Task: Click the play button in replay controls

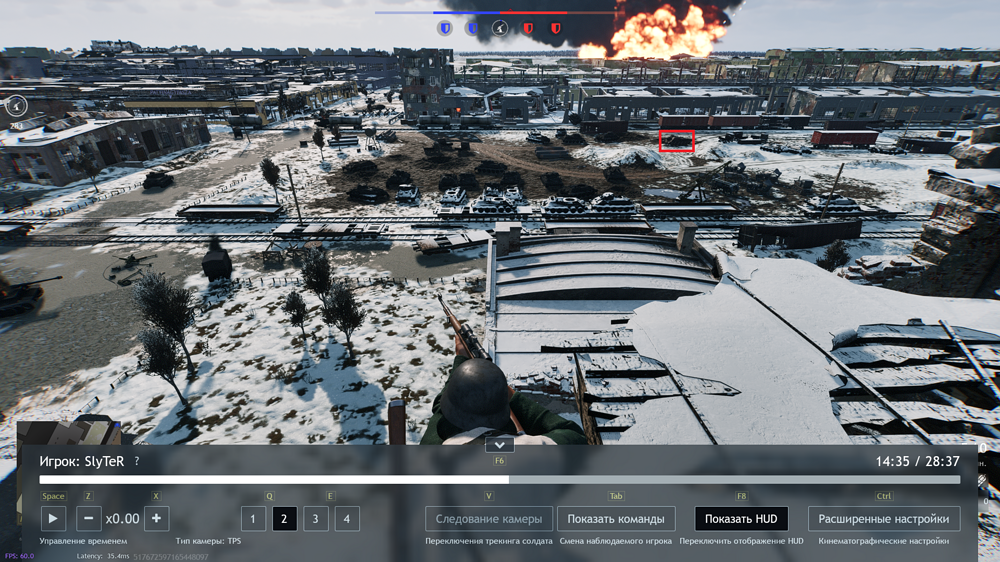Action: (53, 518)
